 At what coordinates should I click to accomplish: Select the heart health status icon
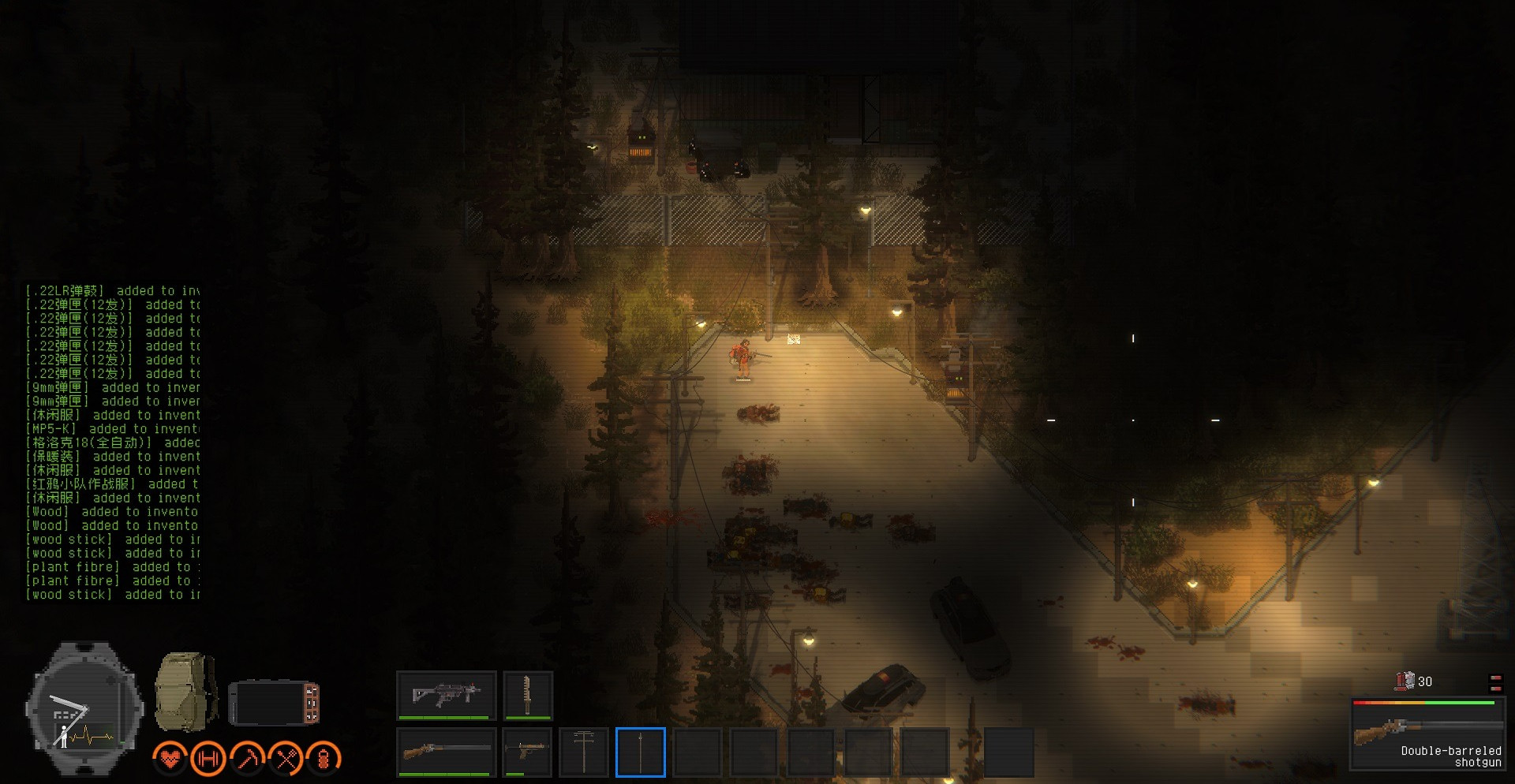click(x=170, y=759)
